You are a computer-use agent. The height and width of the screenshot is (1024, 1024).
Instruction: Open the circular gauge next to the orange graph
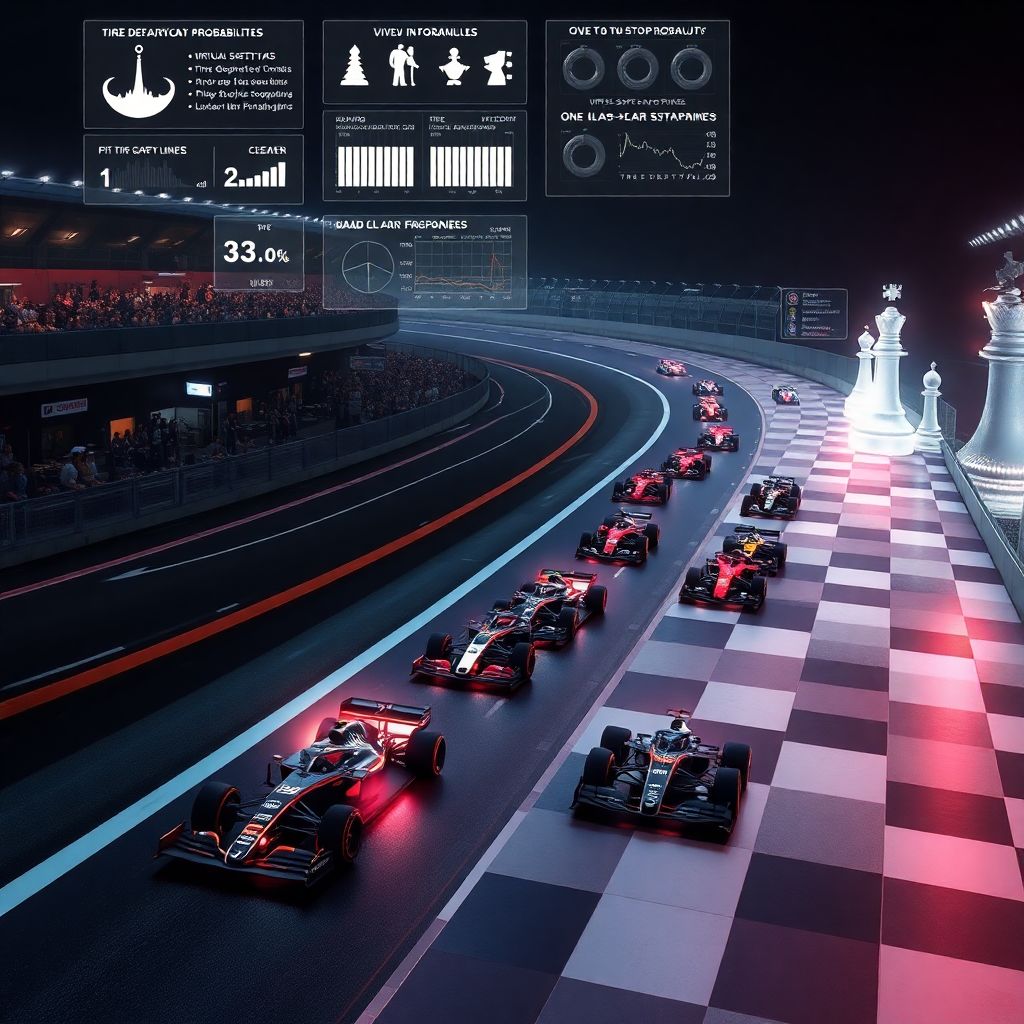click(368, 267)
